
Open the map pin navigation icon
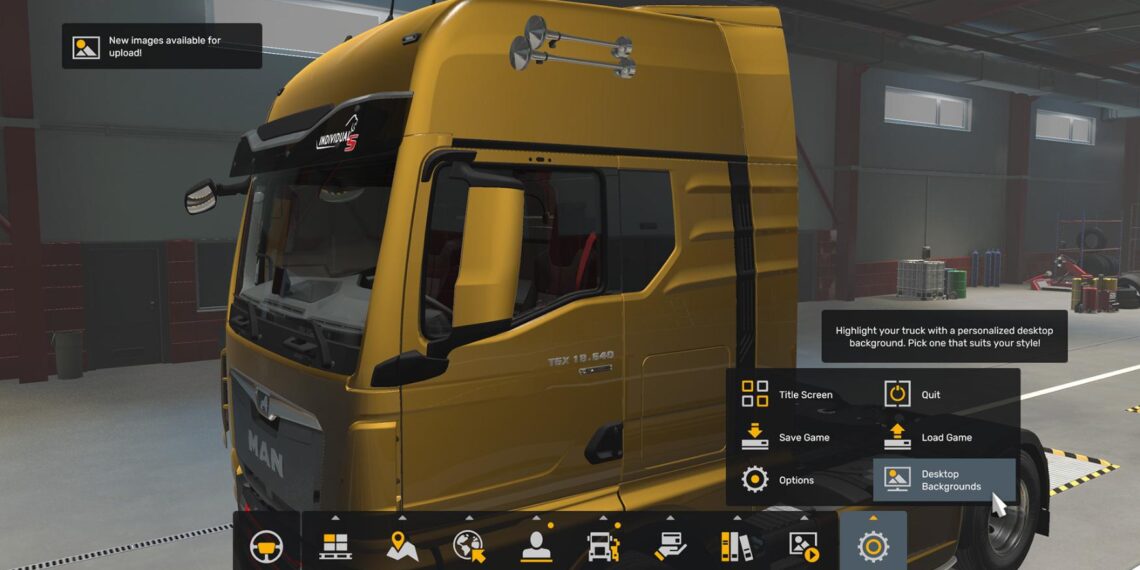(402, 545)
